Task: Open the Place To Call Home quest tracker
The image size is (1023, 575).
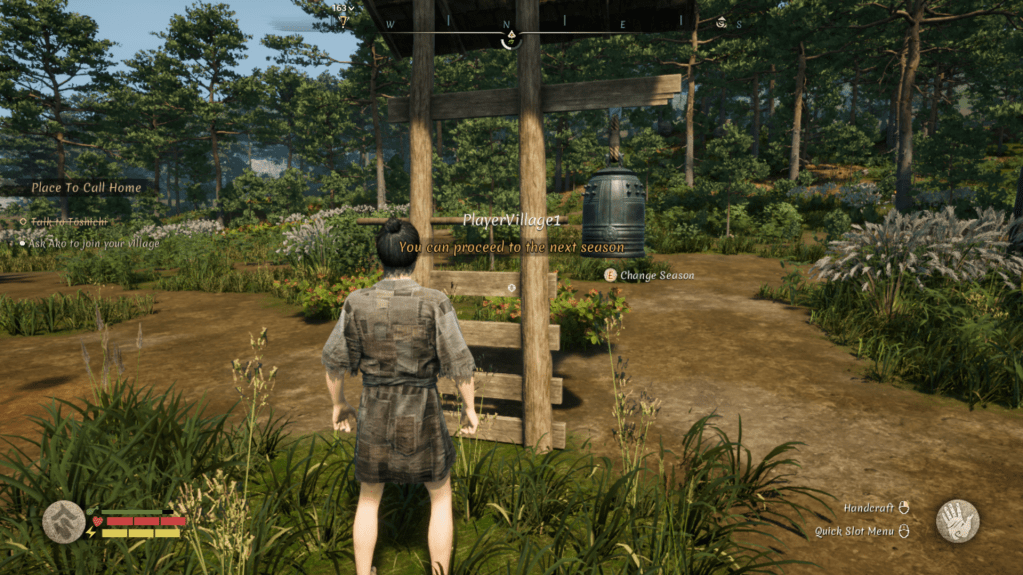Action: 88,187
